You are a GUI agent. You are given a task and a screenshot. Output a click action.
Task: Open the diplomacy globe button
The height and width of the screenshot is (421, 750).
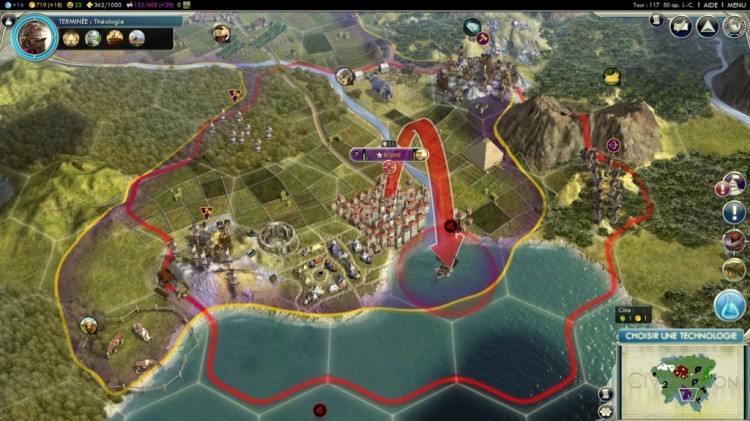point(733,26)
